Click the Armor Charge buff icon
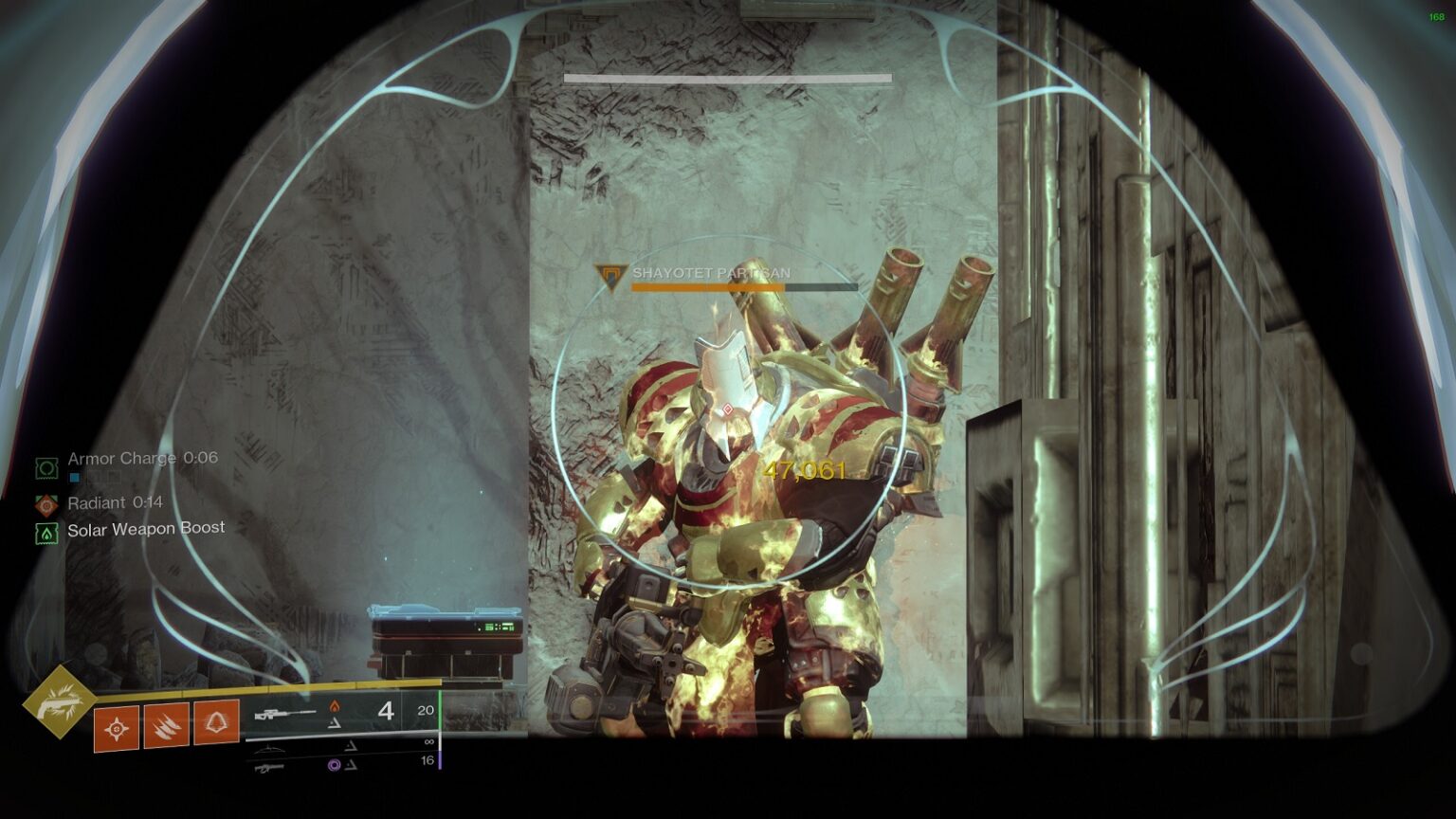Viewport: 1456px width, 819px height. click(x=46, y=467)
